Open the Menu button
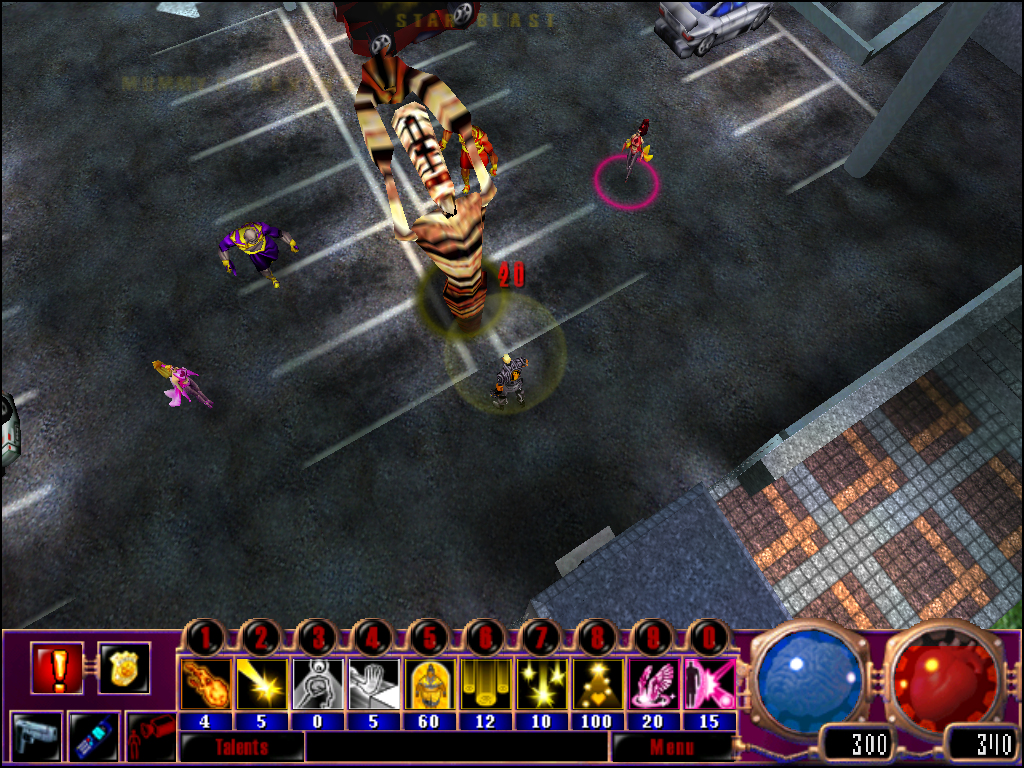Viewport: 1024px width, 768px height. click(672, 746)
